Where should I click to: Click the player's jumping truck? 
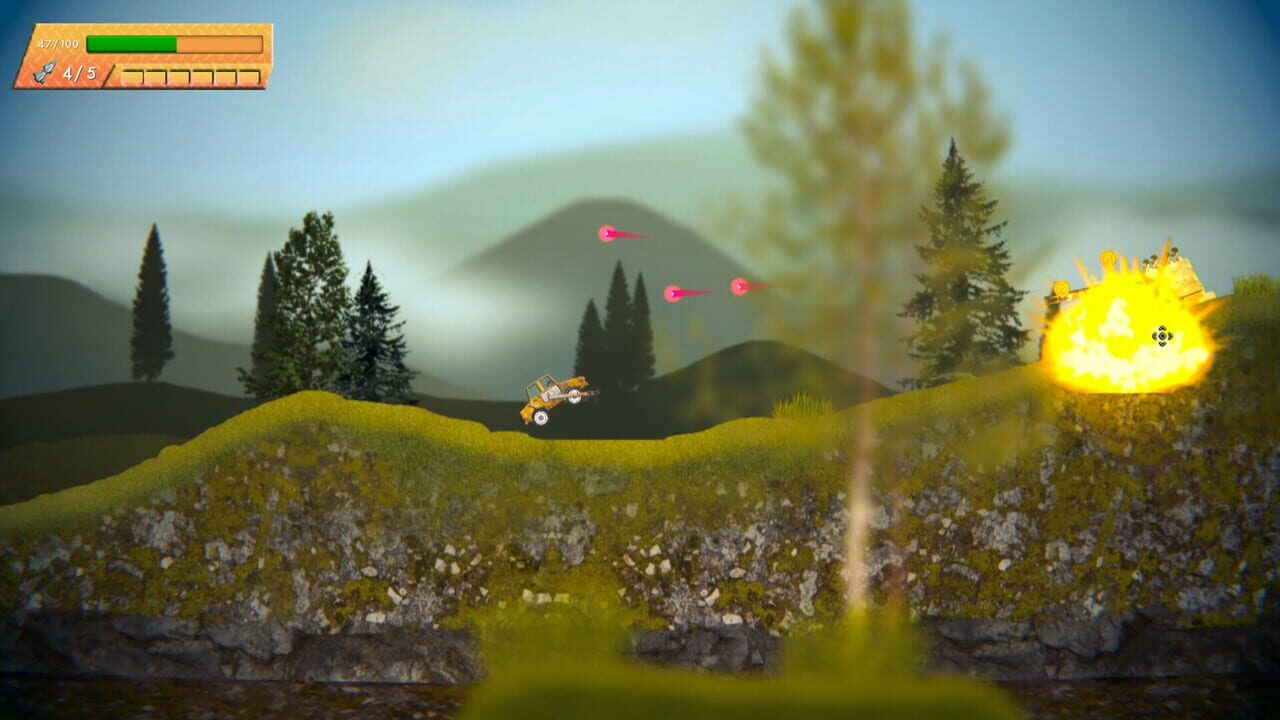(x=552, y=398)
